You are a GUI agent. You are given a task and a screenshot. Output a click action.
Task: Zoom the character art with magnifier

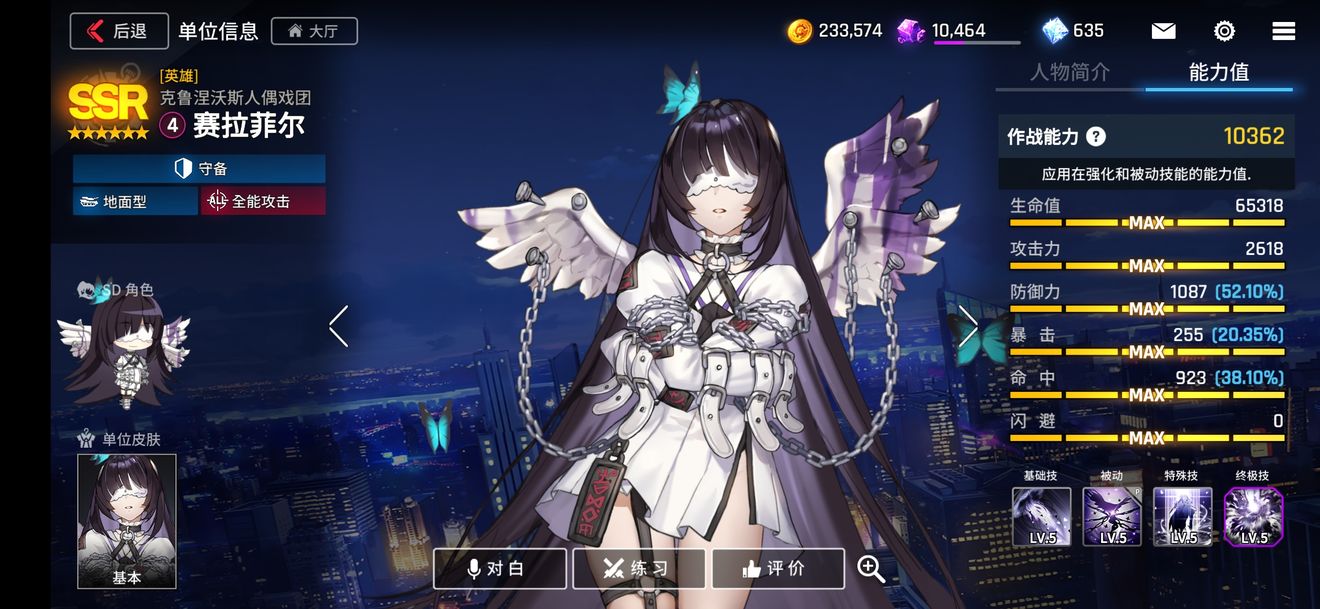coord(871,568)
